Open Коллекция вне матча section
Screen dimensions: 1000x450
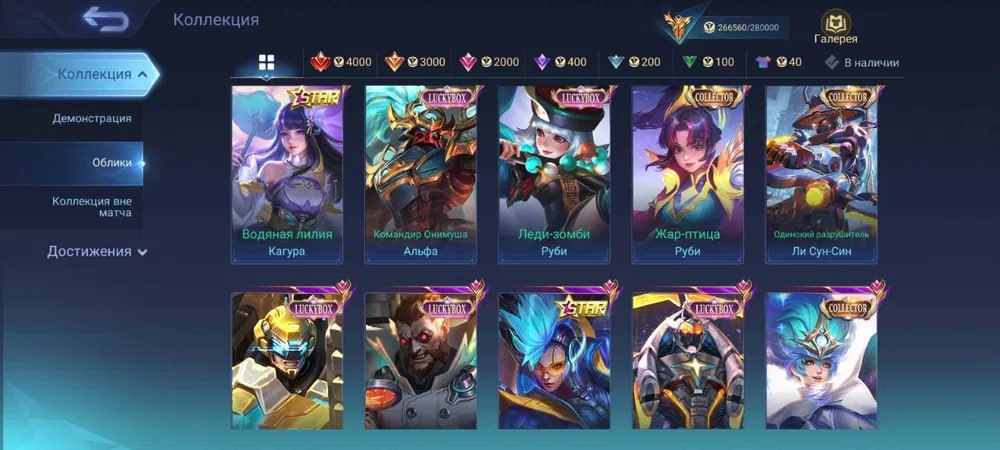click(92, 208)
